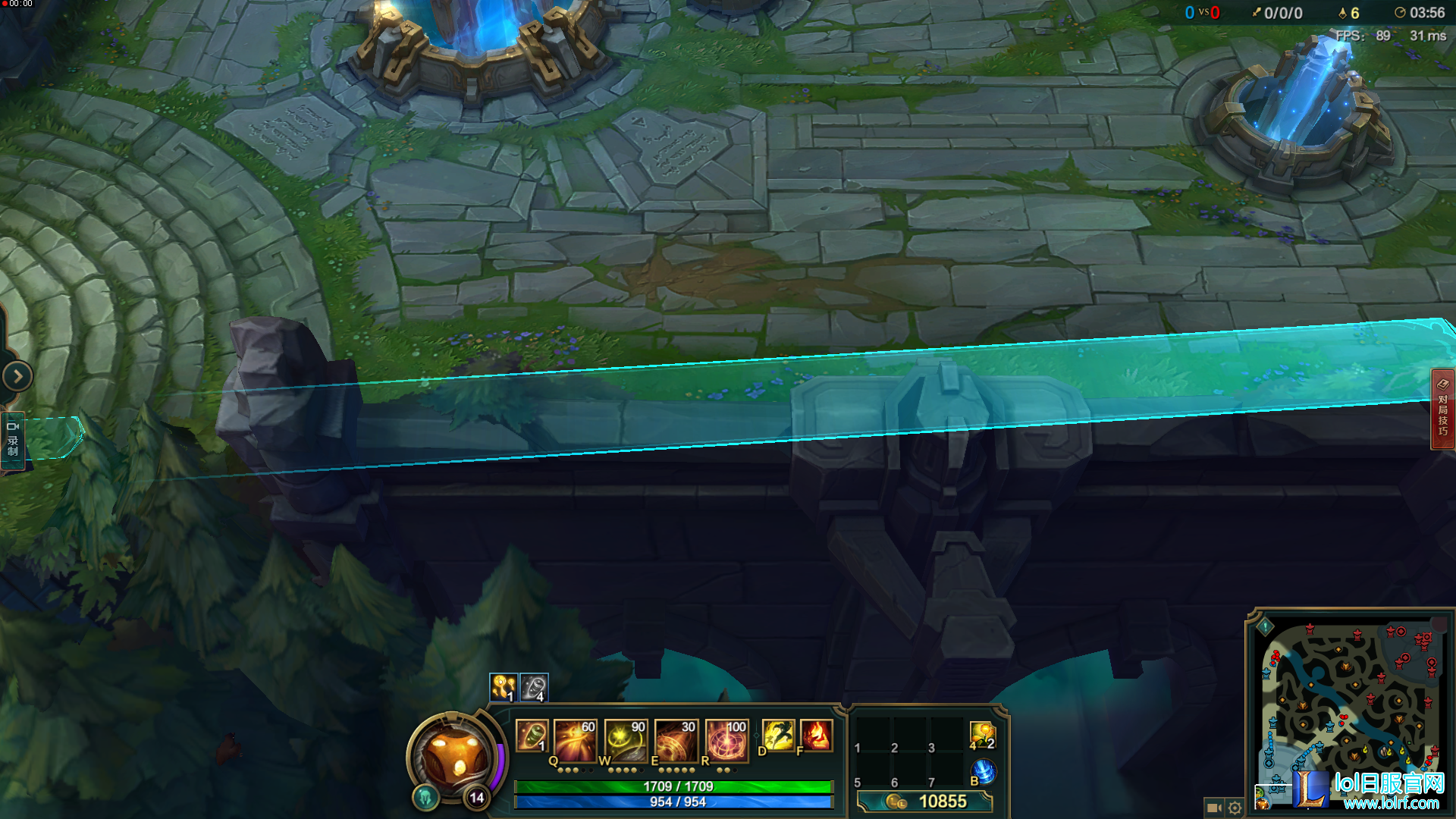The image size is (1456, 819).
Task: Switch to the scoreboard via the 0/0/0 KDA display
Action: pos(1282,12)
